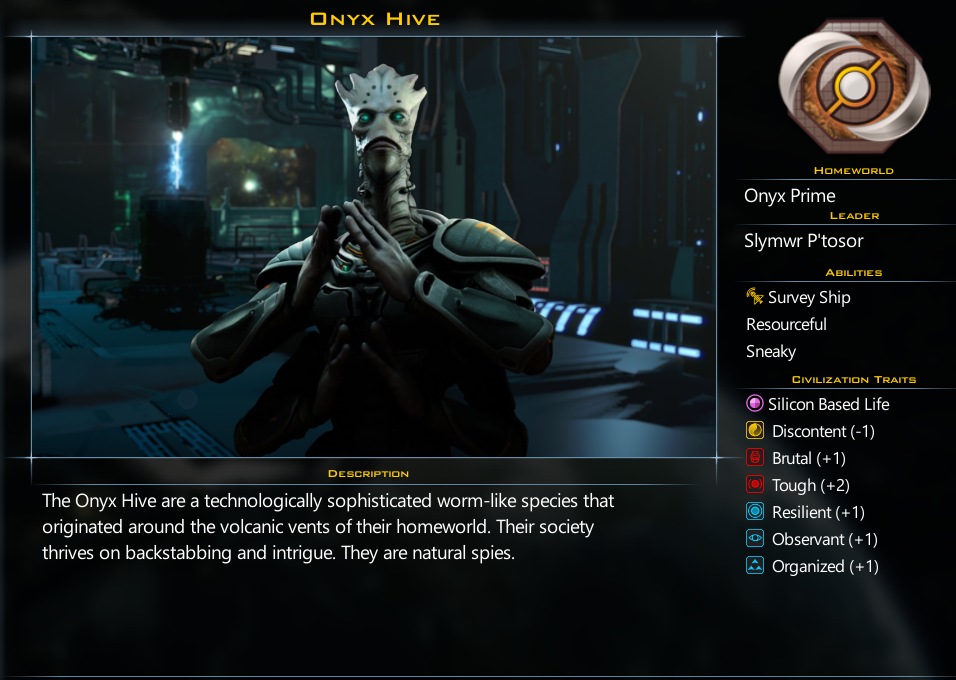Select the Organized (+1) trait

pos(825,566)
